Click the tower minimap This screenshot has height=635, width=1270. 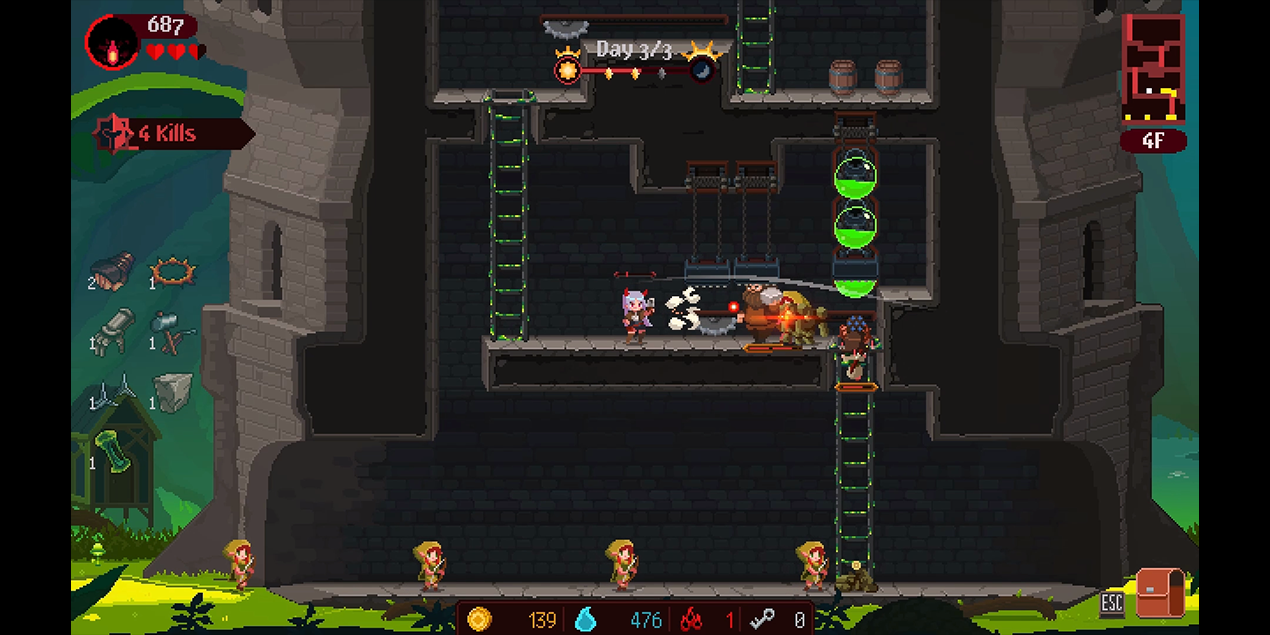(x=1153, y=68)
